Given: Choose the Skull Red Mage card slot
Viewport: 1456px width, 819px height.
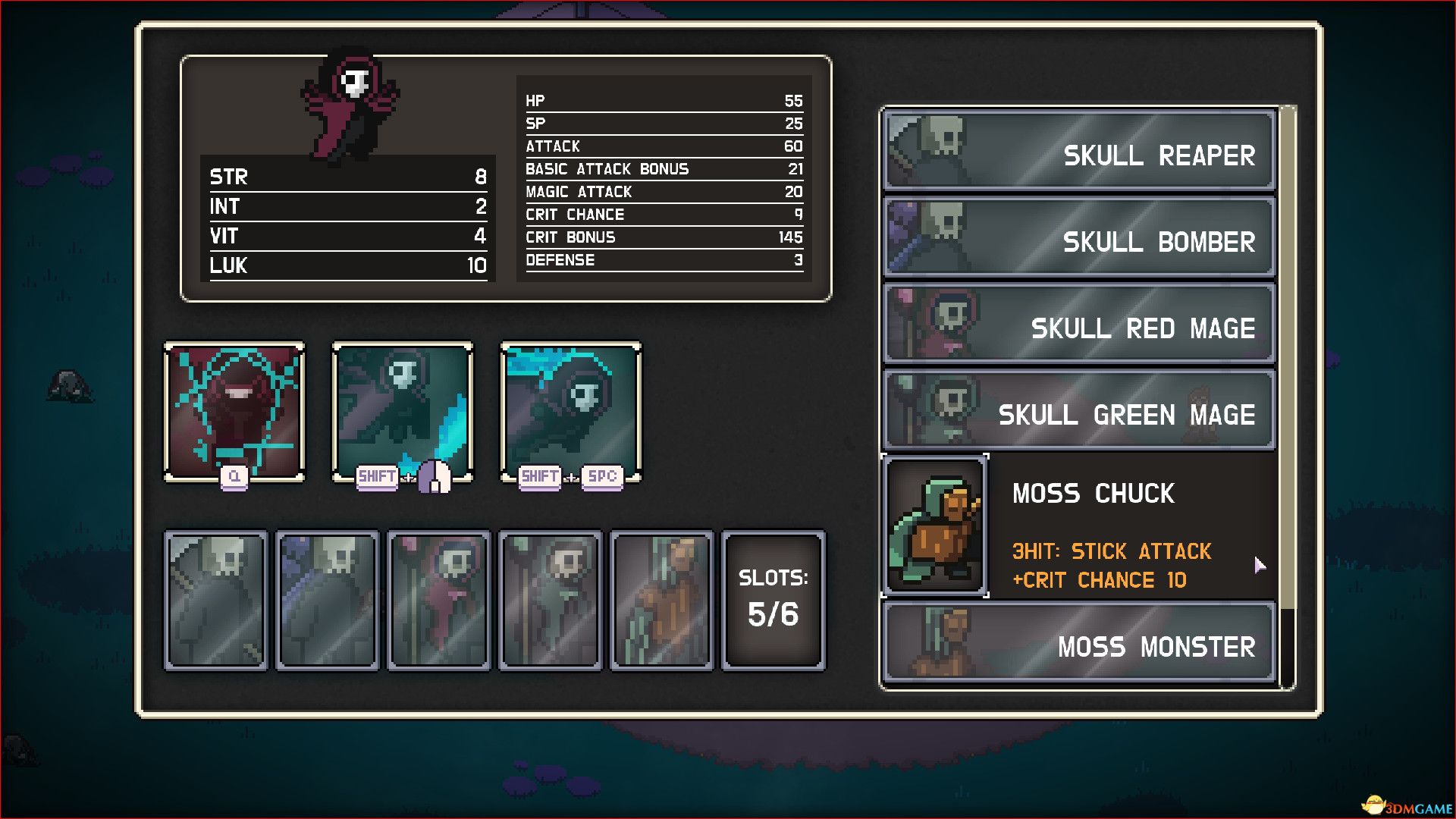Looking at the screenshot, I should (439, 601).
